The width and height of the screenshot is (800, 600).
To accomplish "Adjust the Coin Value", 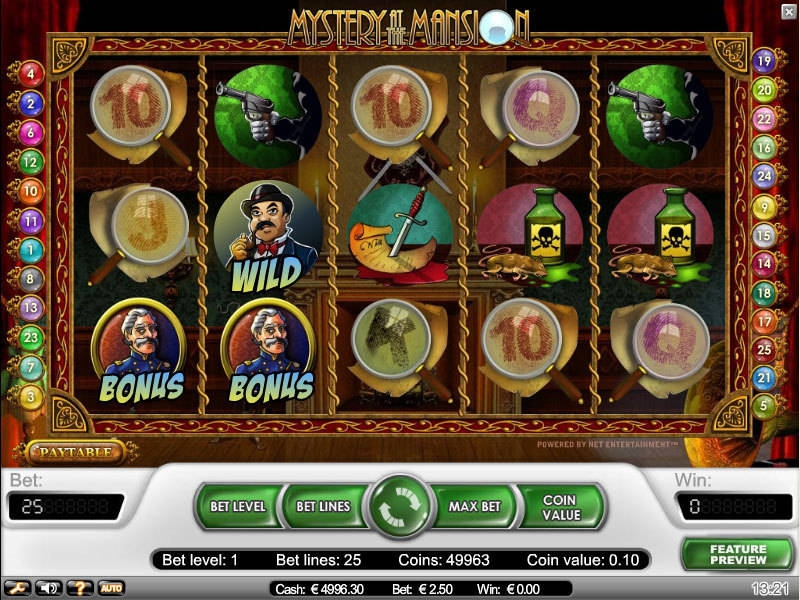I will pos(560,506).
